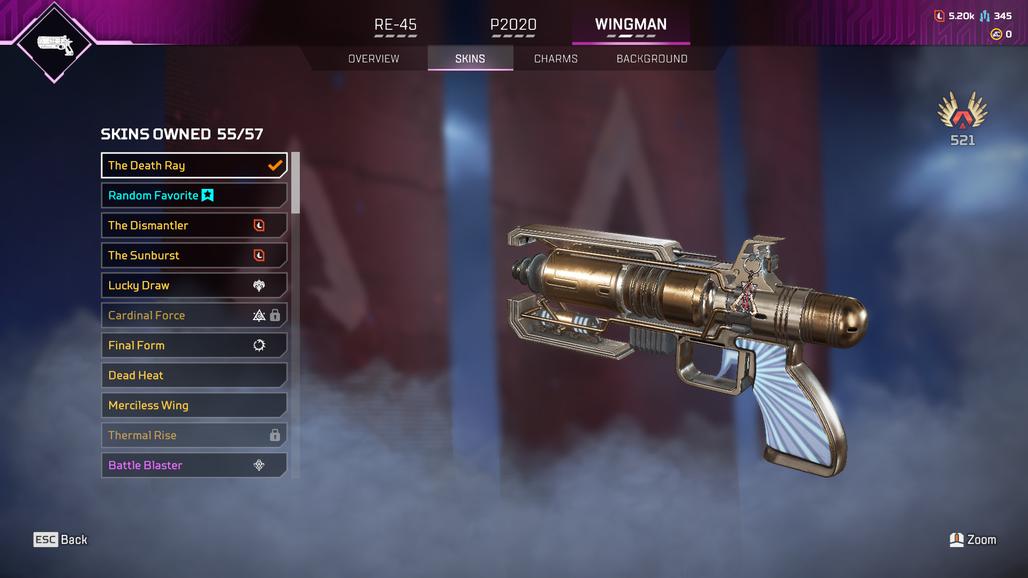The image size is (1028, 578).
Task: Open the Overview tab
Action: pos(373,59)
